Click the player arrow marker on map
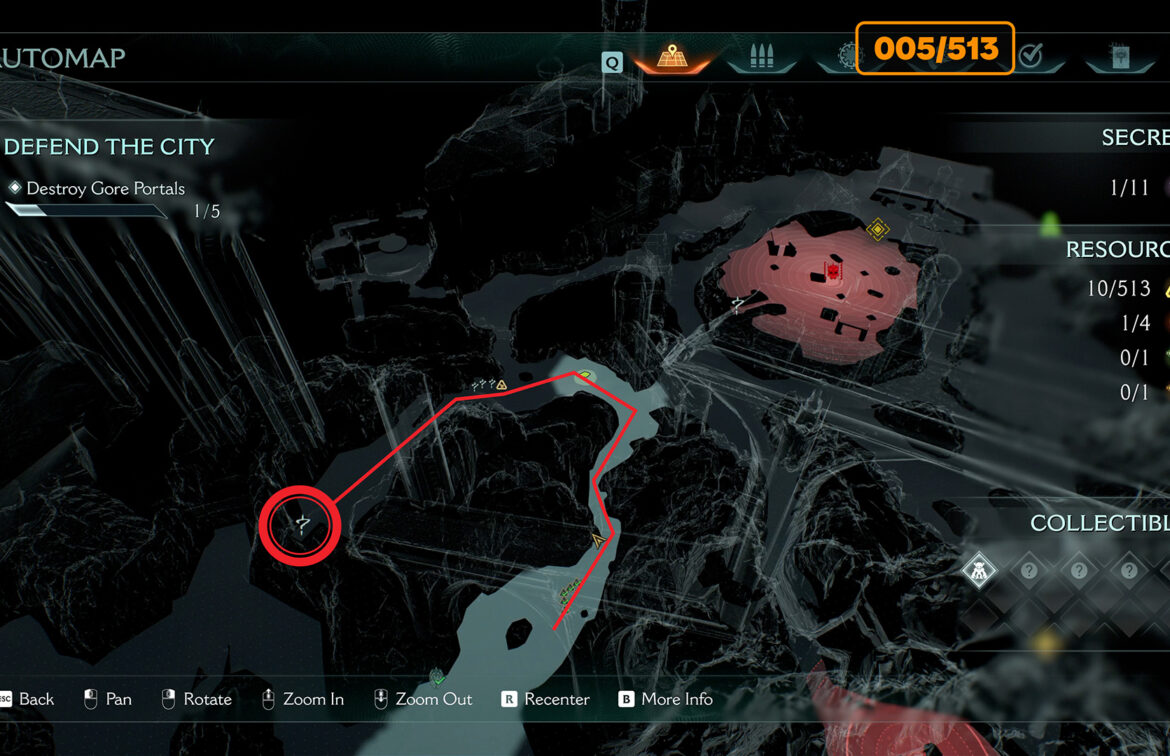Screen dimensions: 1170x756 coord(599,541)
